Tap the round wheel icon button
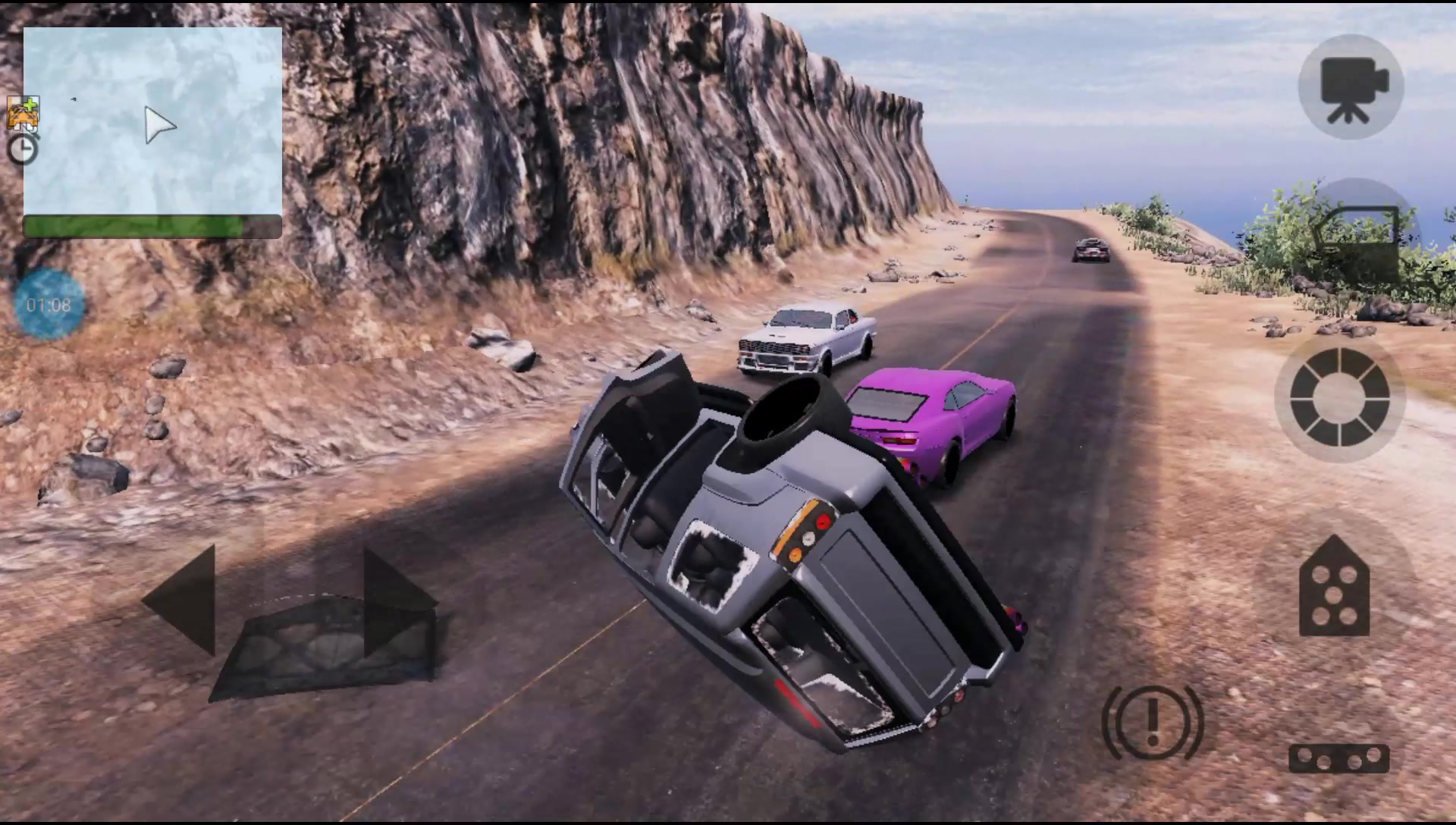Image resolution: width=1456 pixels, height=825 pixels. click(x=1339, y=397)
